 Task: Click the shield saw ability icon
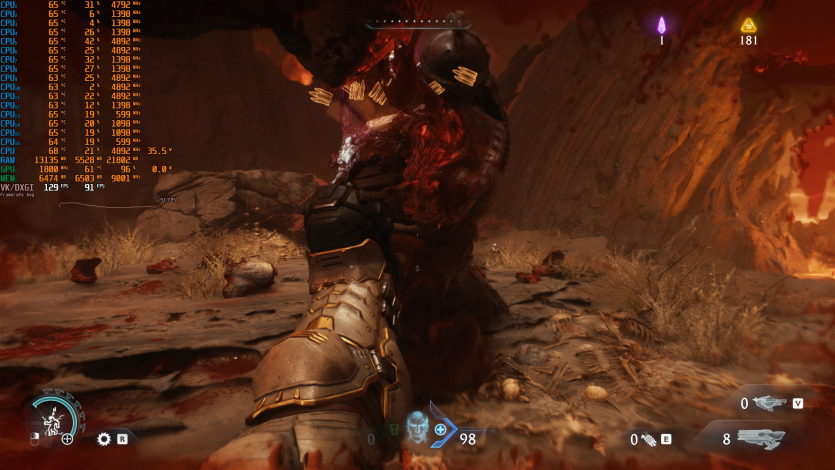click(x=103, y=438)
